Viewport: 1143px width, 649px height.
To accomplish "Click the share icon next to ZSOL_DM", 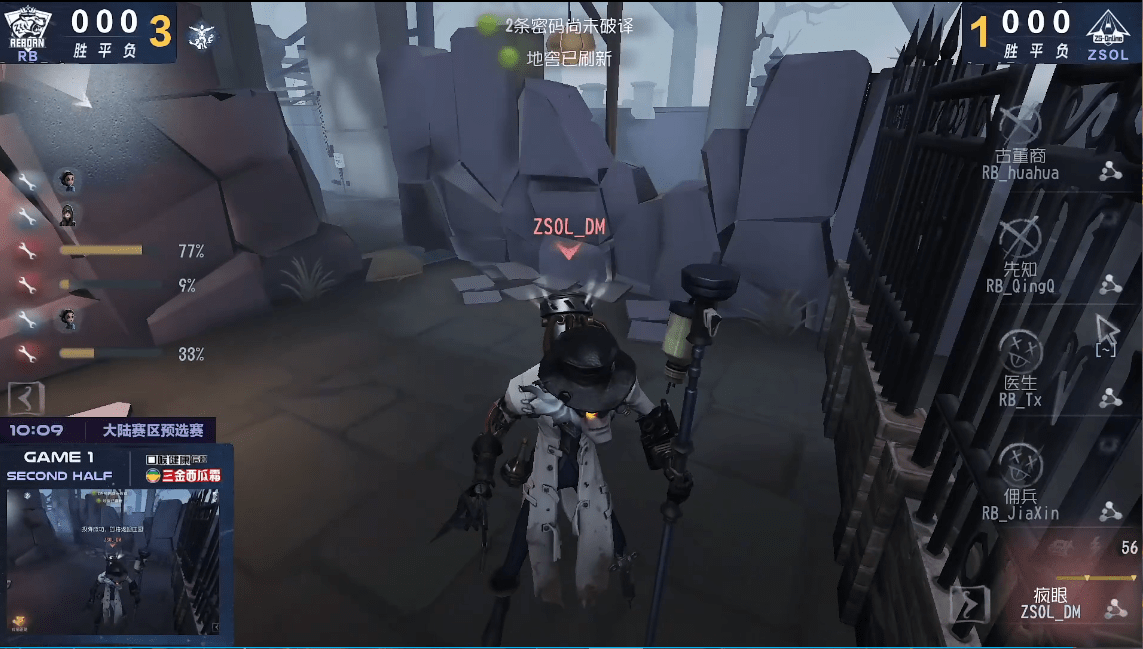I will (1109, 608).
